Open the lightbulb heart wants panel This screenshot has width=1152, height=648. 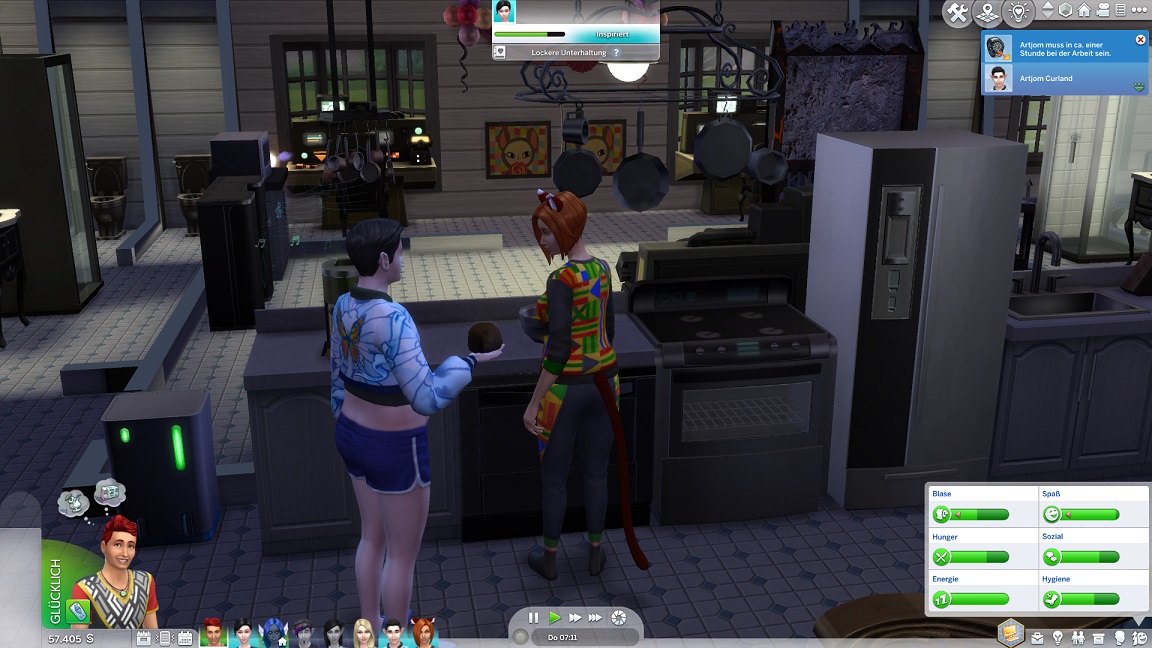(x=1019, y=13)
